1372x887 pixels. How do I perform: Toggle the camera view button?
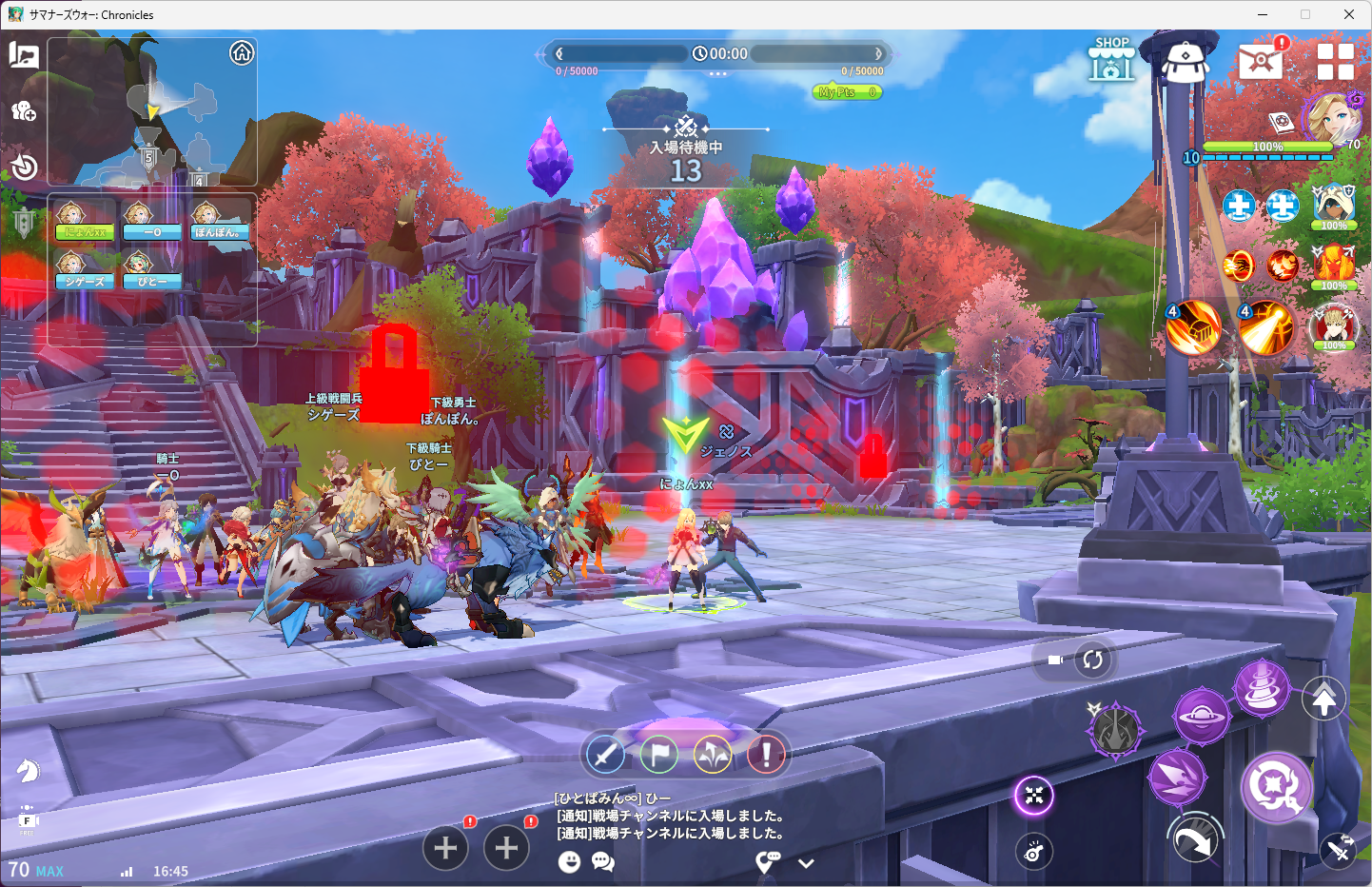[1055, 660]
